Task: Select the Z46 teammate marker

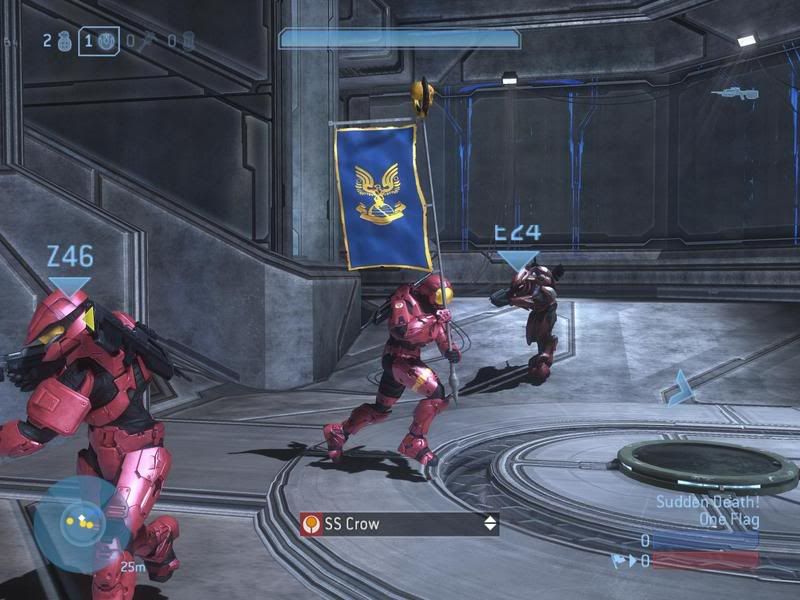Action: click(69, 268)
